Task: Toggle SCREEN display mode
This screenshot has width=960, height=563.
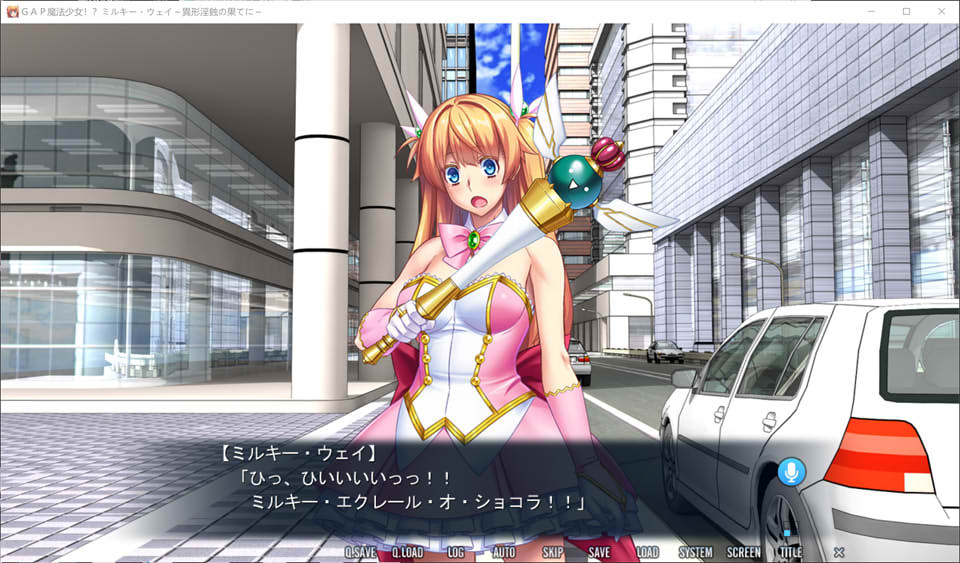Action: (743, 552)
